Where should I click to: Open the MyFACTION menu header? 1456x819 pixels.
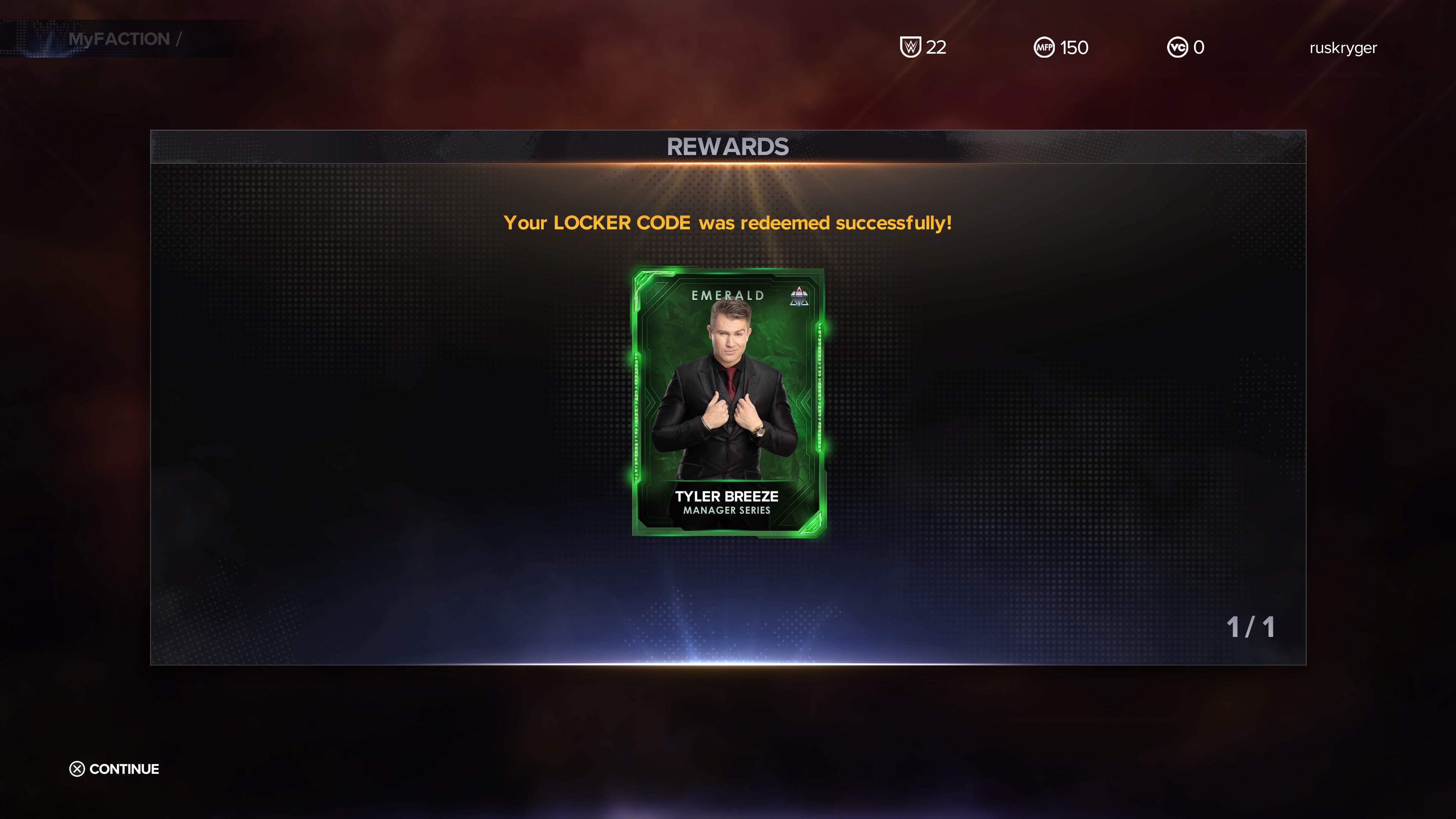[119, 38]
